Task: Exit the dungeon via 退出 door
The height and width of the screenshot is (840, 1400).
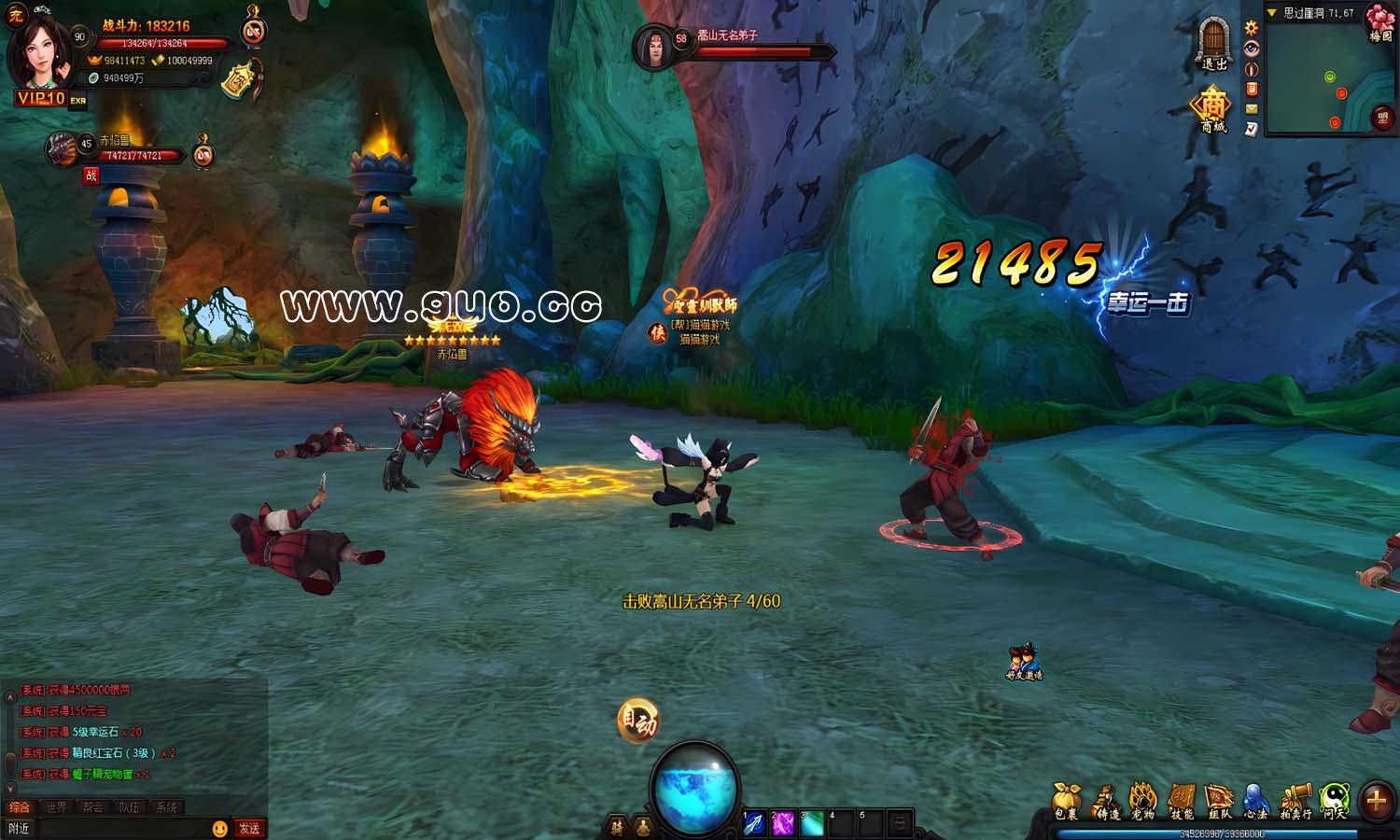Action: 1214,43
